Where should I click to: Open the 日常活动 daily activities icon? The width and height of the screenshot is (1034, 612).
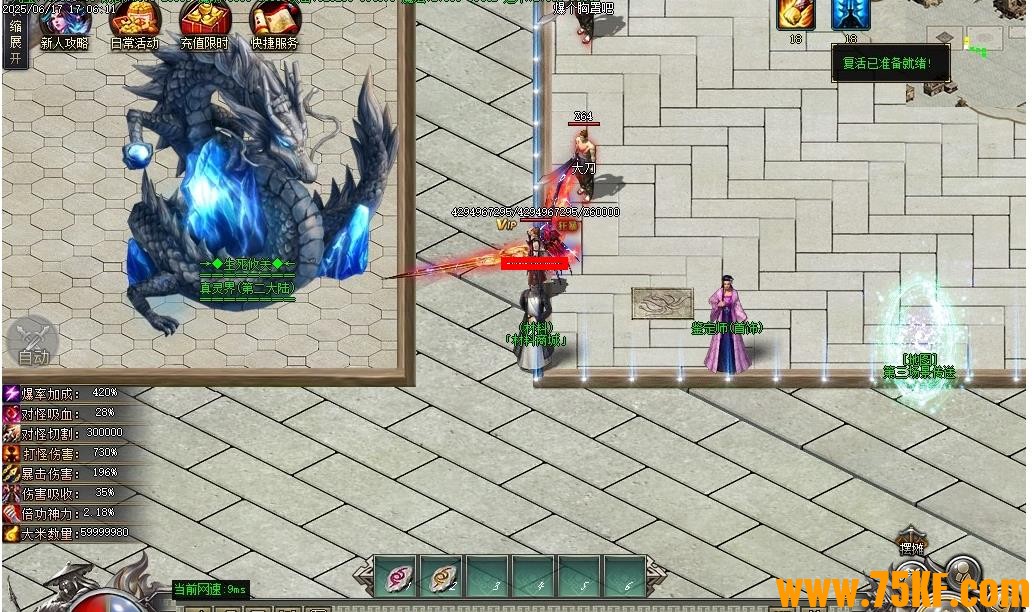point(135,22)
